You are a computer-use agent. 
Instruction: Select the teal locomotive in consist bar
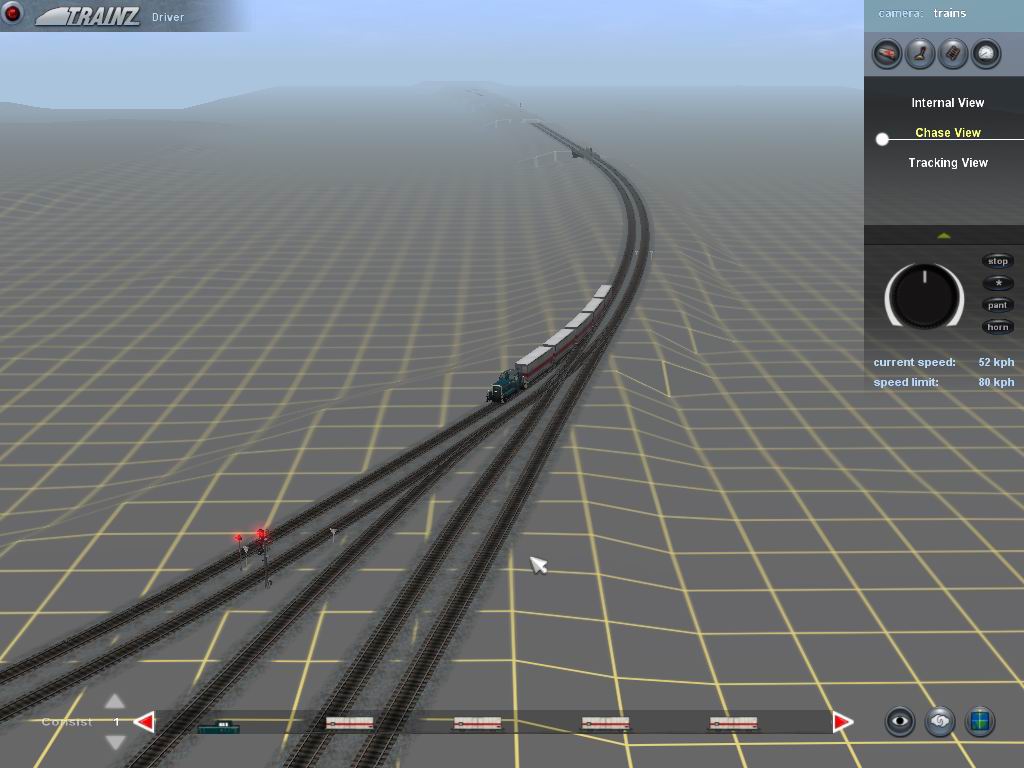218,726
